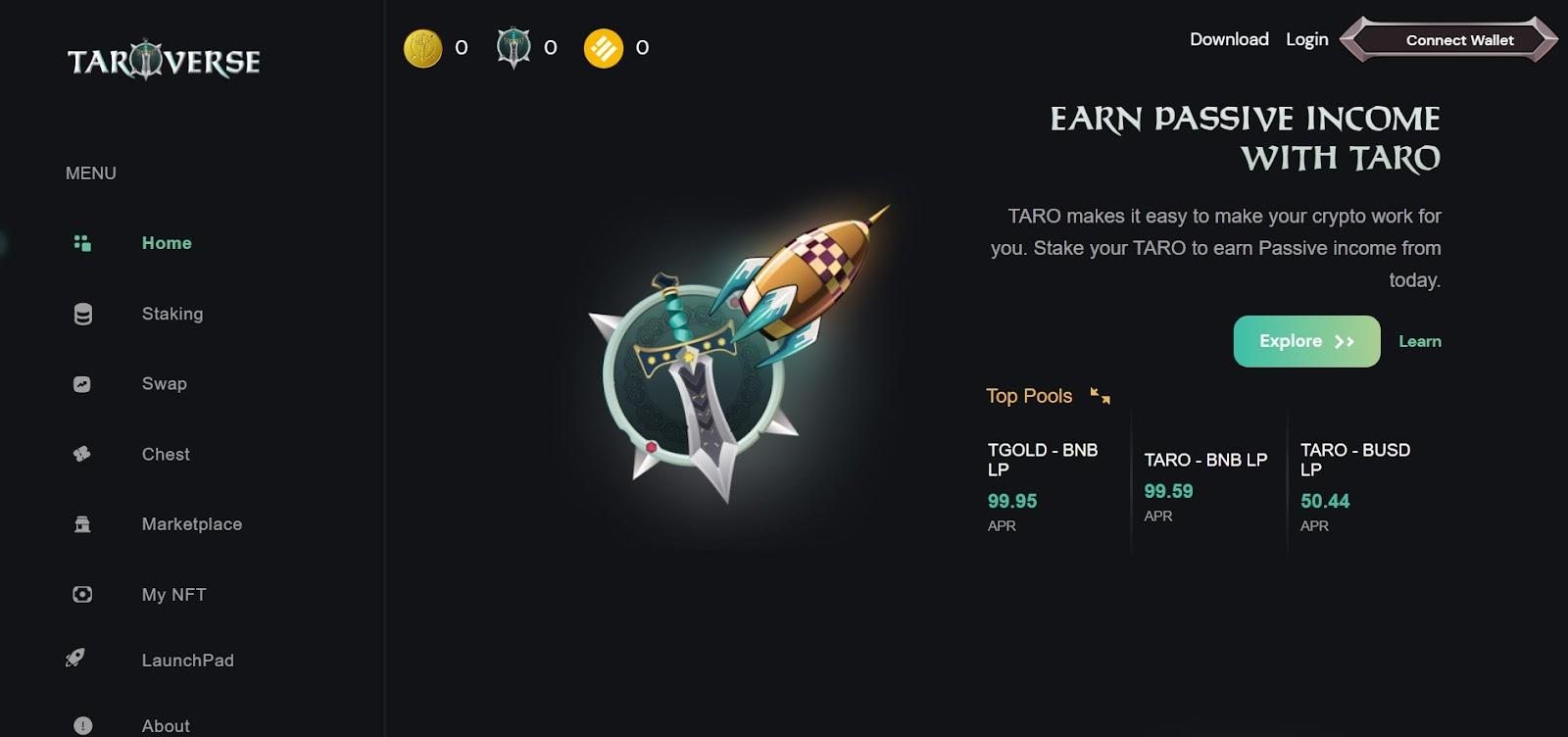
Task: Visit the Marketplace
Action: [191, 524]
